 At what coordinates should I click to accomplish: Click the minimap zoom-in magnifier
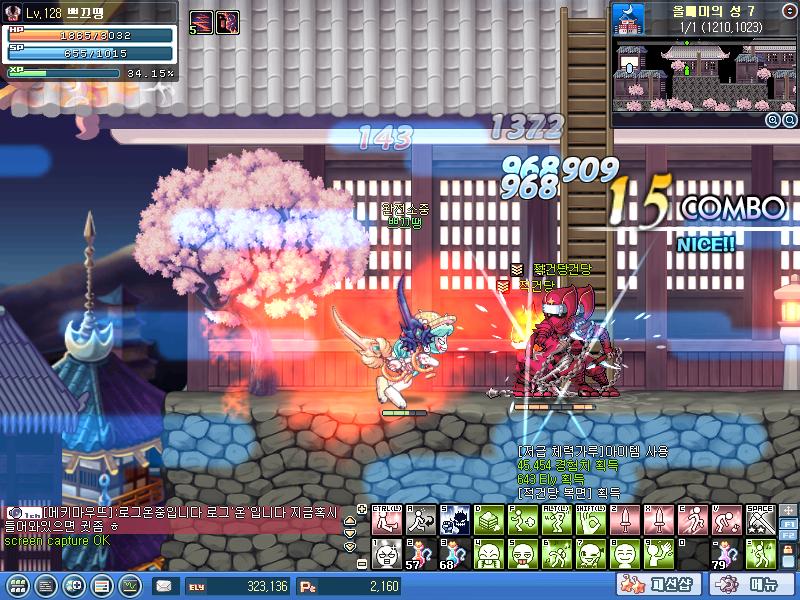pyautogui.click(x=772, y=120)
